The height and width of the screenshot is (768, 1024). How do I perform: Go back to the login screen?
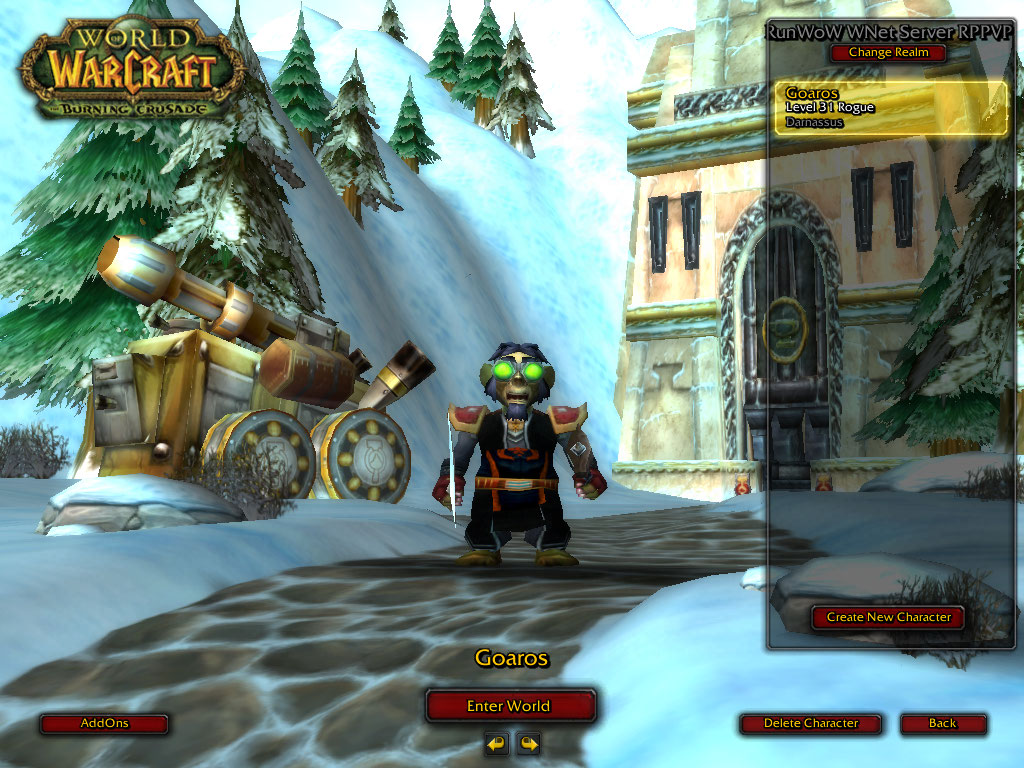pos(942,723)
